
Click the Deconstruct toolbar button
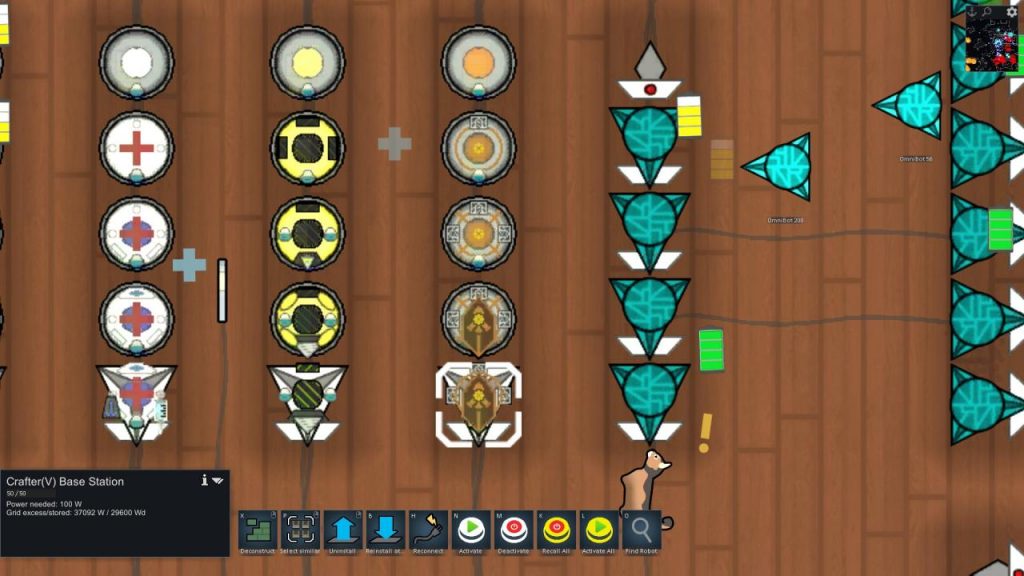(258, 531)
